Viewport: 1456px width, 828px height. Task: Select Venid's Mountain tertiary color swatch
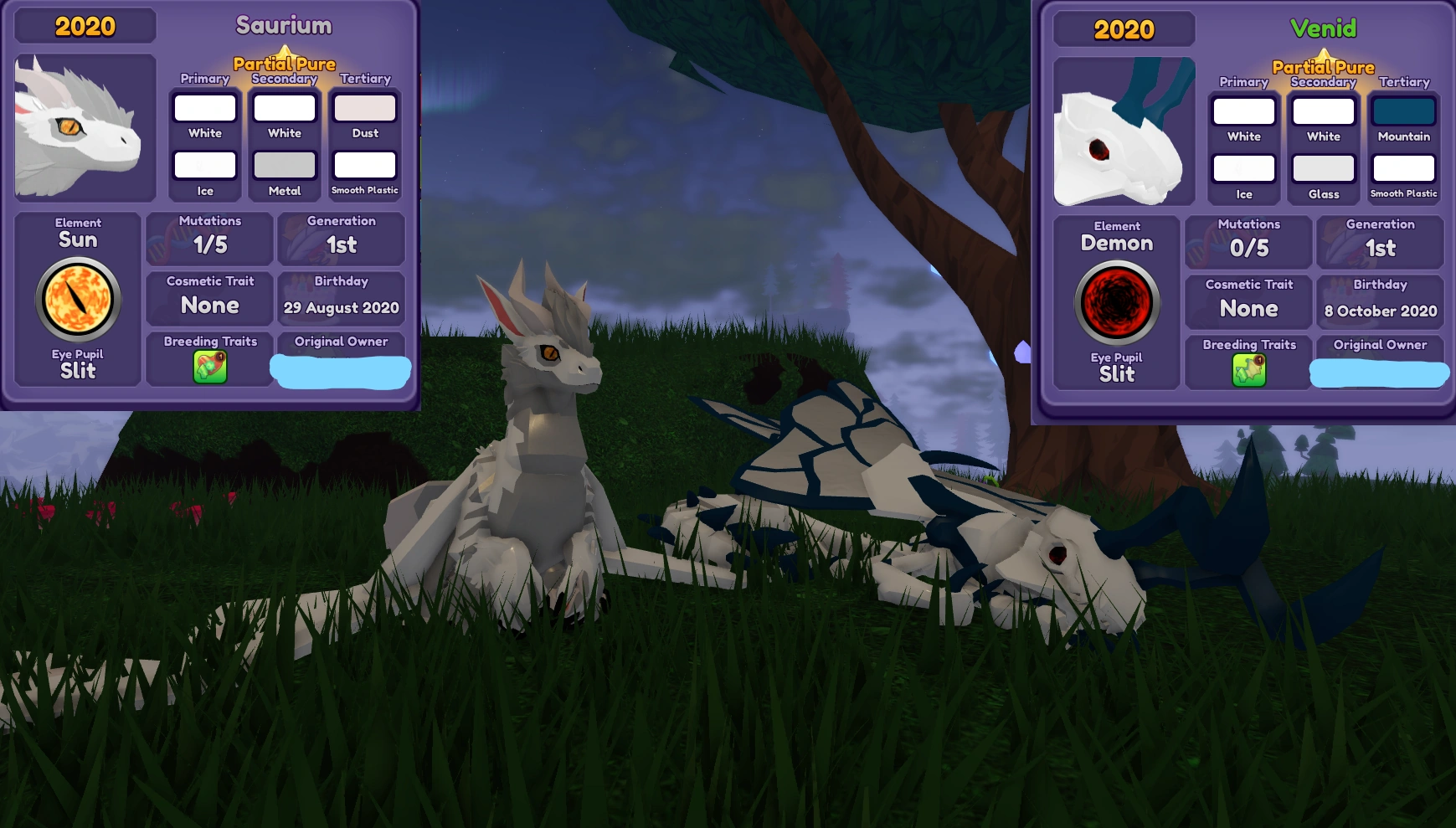point(1402,110)
